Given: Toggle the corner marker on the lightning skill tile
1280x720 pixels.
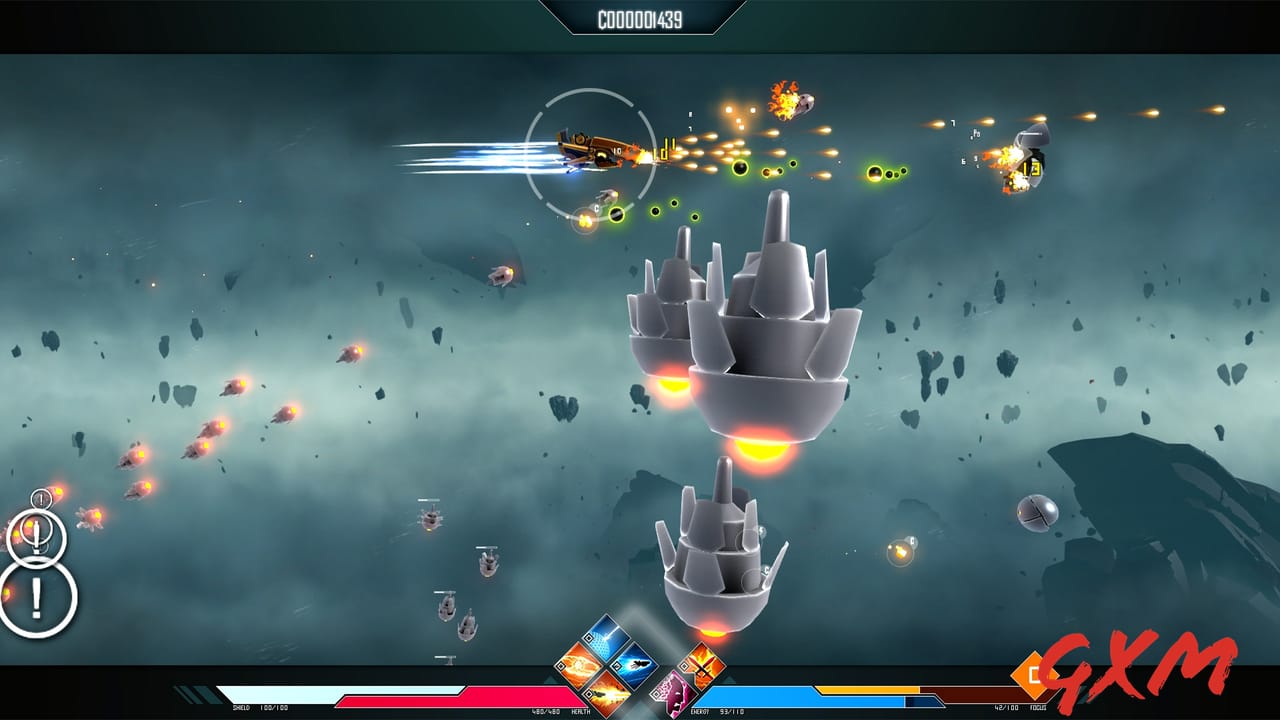Looking at the screenshot, I should pyautogui.click(x=588, y=637).
